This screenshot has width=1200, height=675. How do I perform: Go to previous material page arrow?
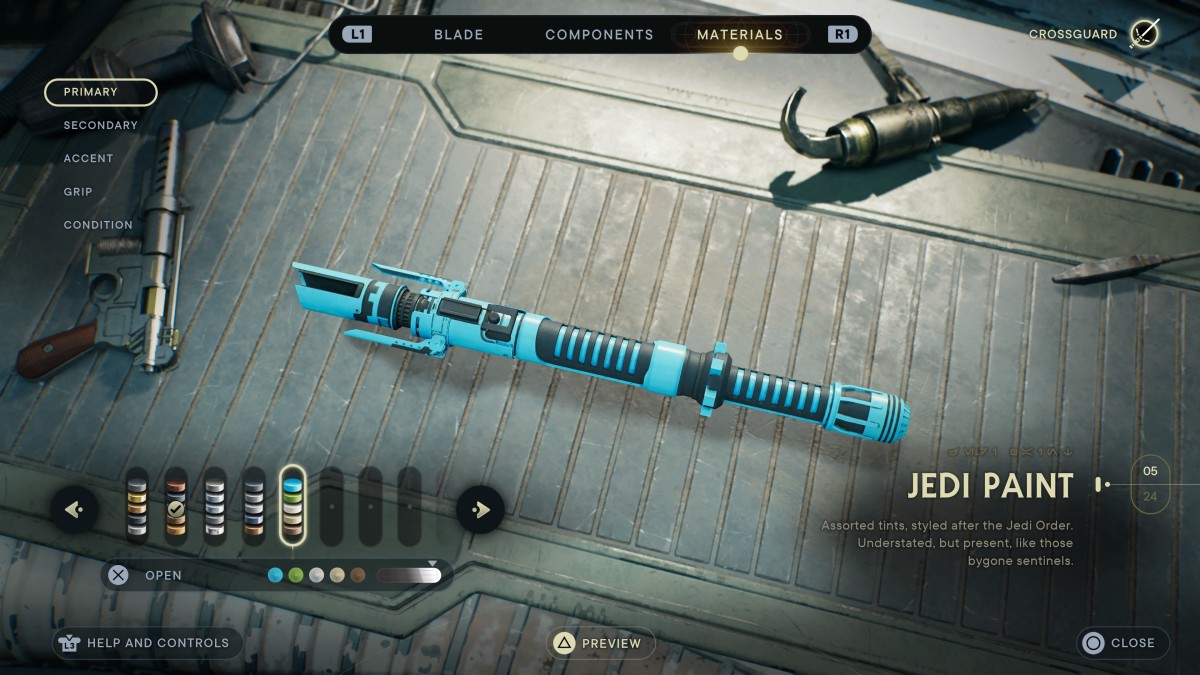coord(74,510)
